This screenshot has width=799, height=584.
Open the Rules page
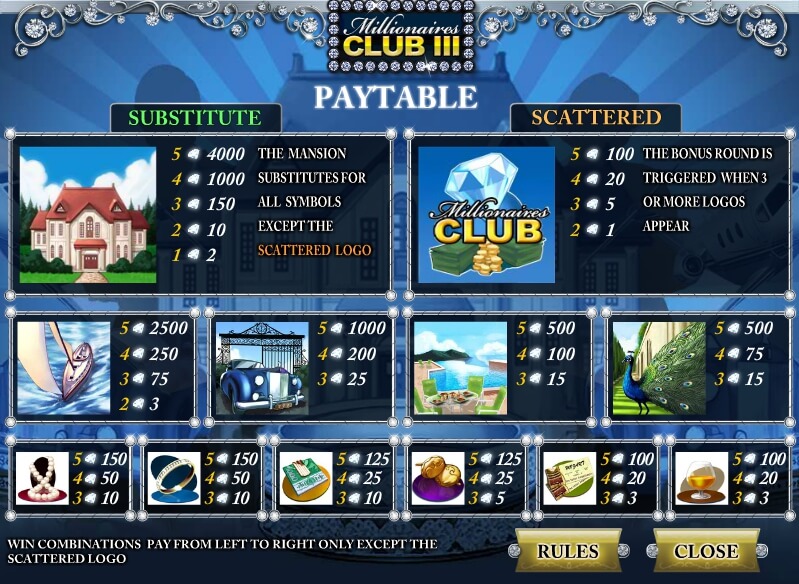coord(567,551)
